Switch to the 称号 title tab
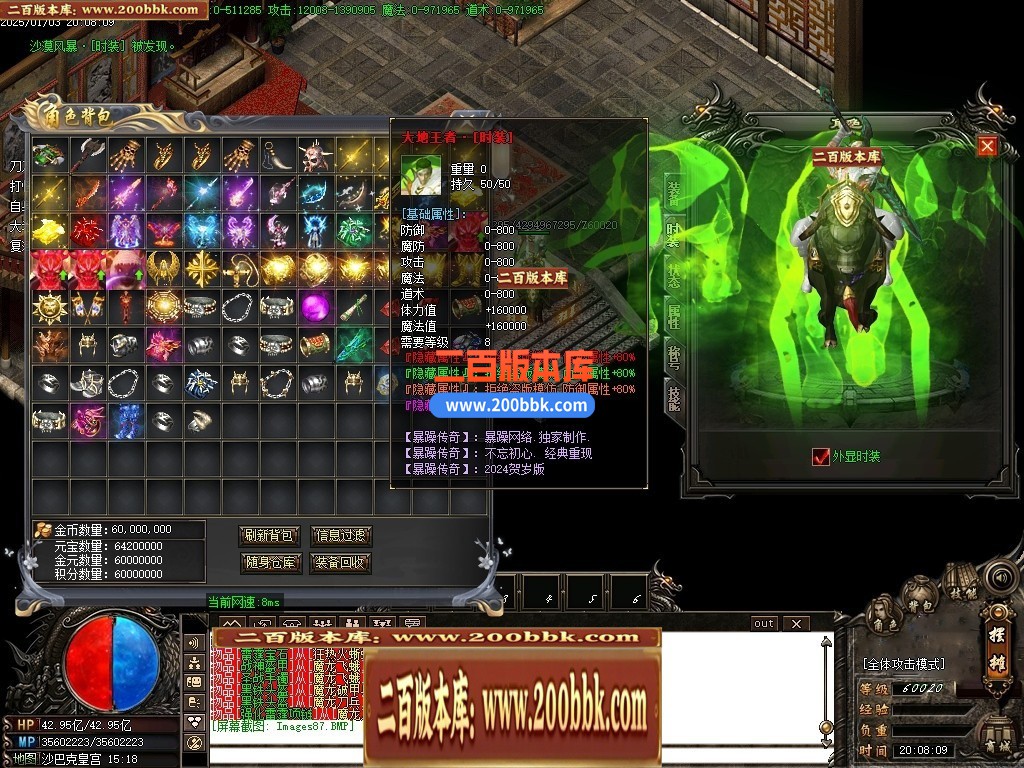 point(674,357)
